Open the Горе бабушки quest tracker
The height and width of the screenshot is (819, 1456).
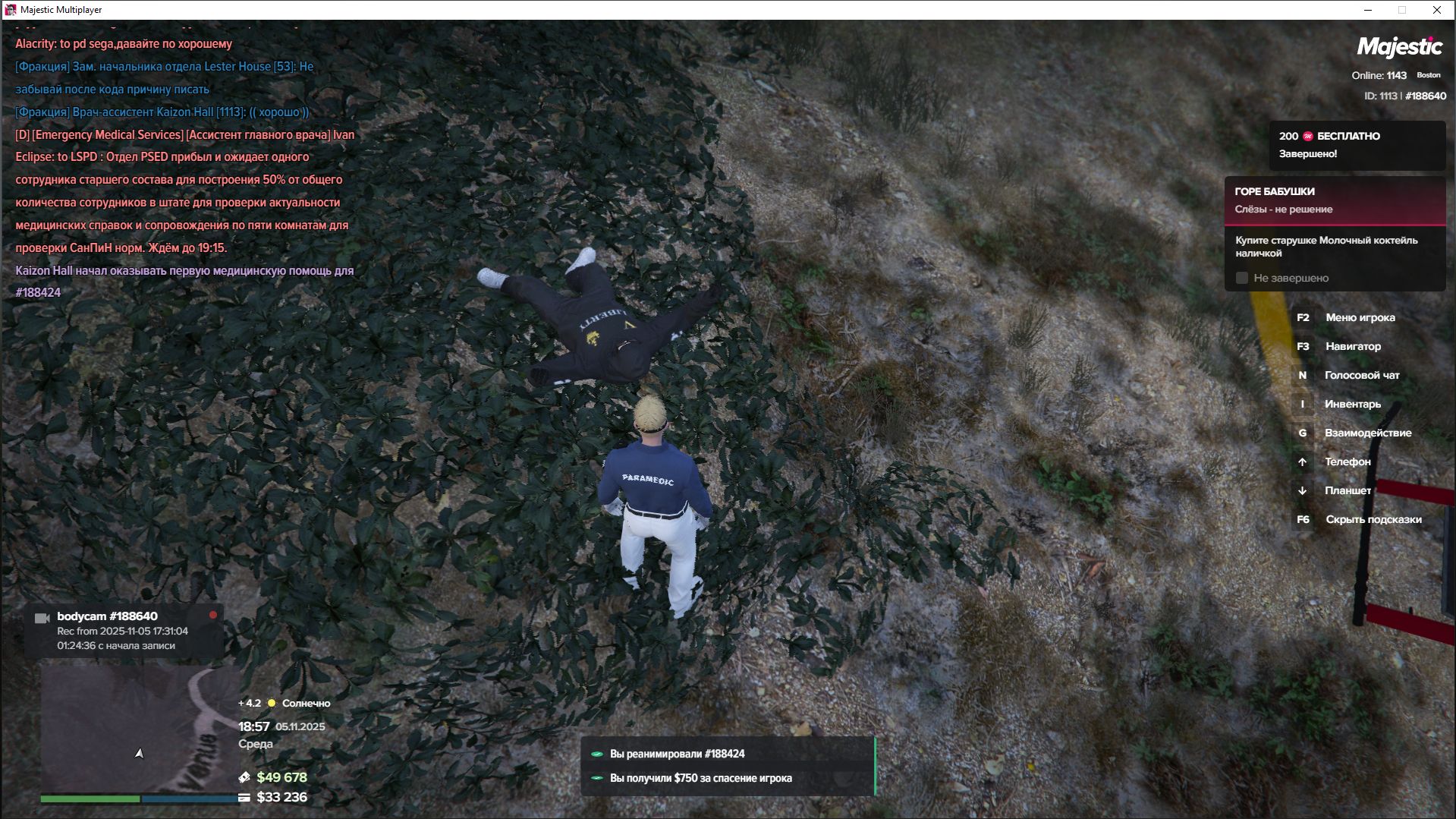(x=1334, y=200)
